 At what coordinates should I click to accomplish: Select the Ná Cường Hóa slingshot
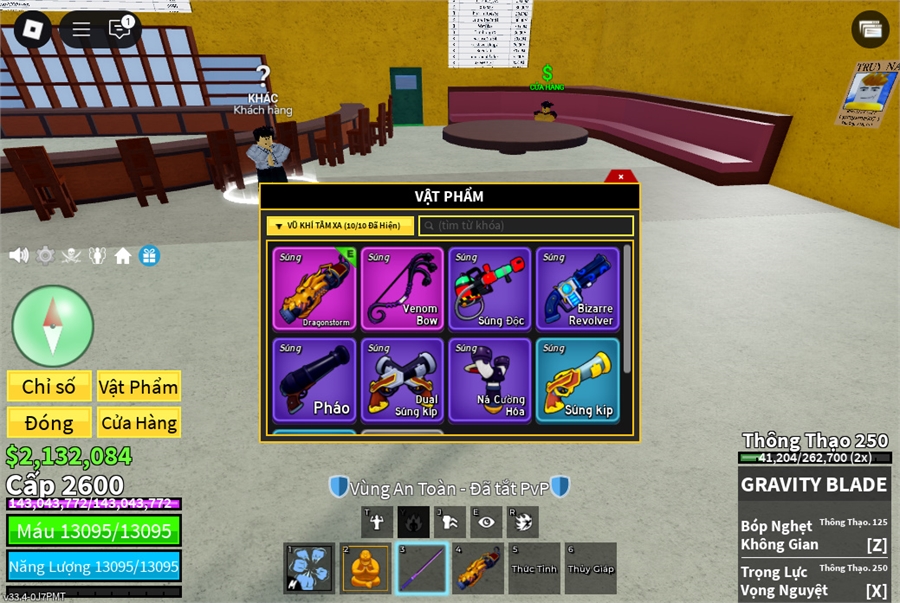489,379
